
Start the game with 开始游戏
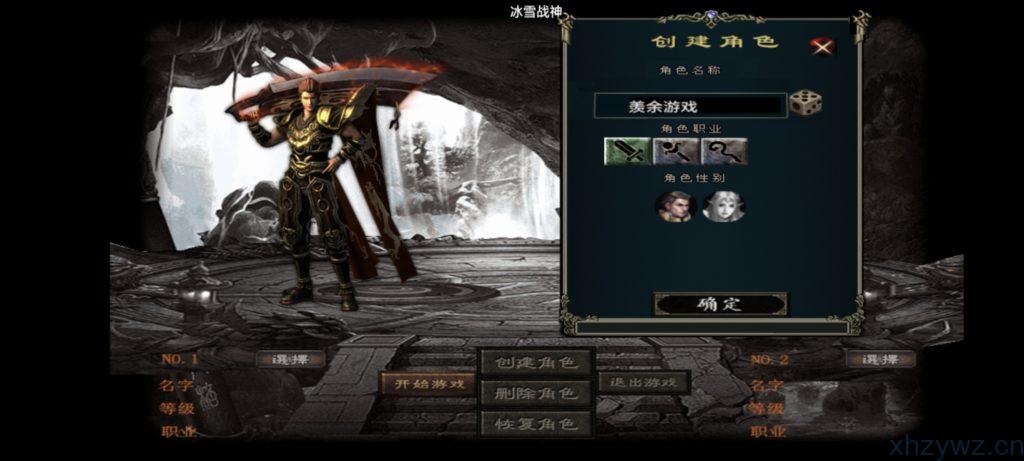point(429,384)
